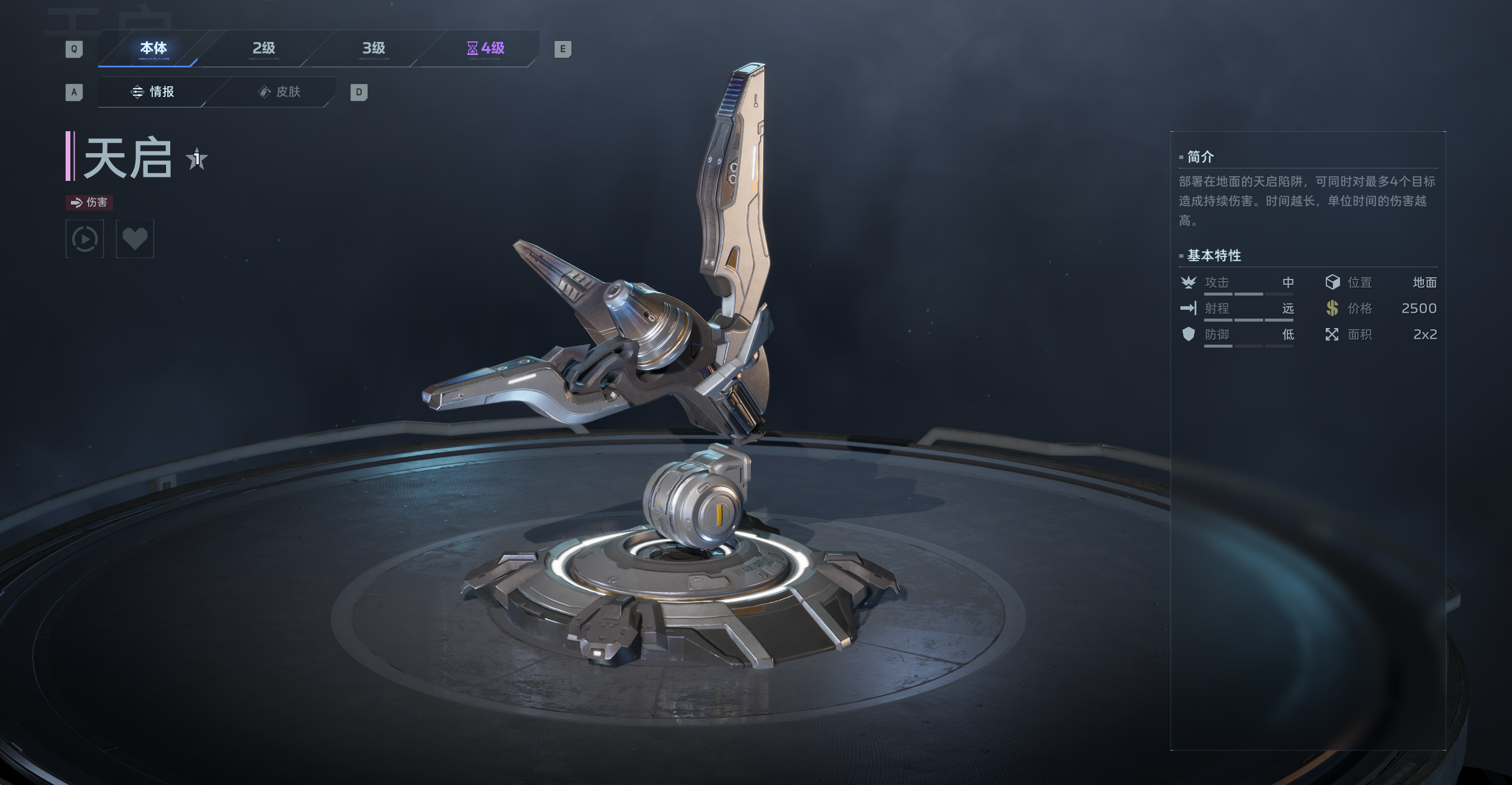Screen dimensions: 1512x785
Task: Show the 情报 info tab
Action: pyautogui.click(x=153, y=92)
